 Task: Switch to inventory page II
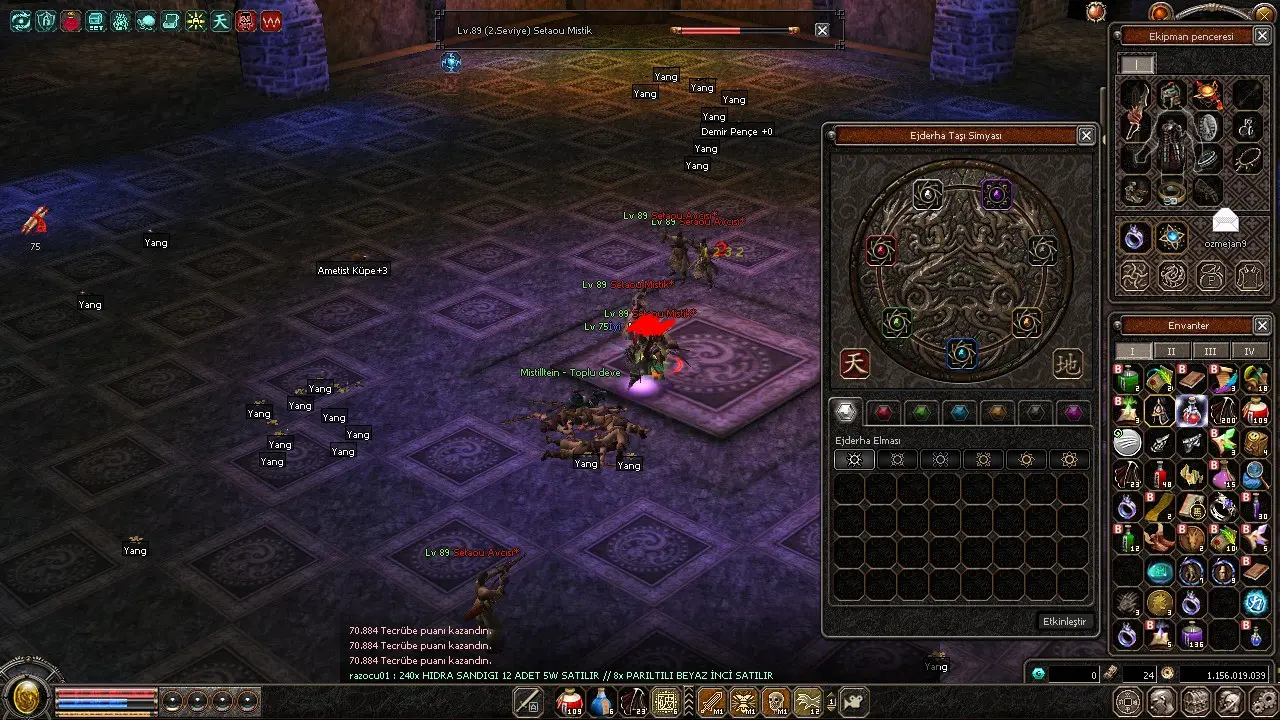pos(1172,351)
